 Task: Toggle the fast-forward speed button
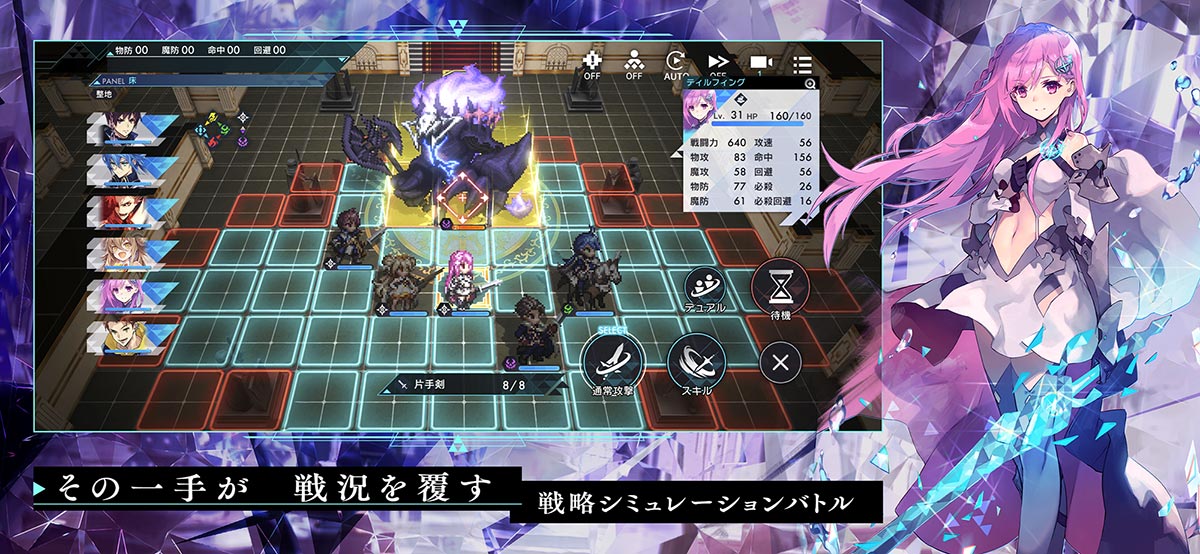(x=717, y=64)
